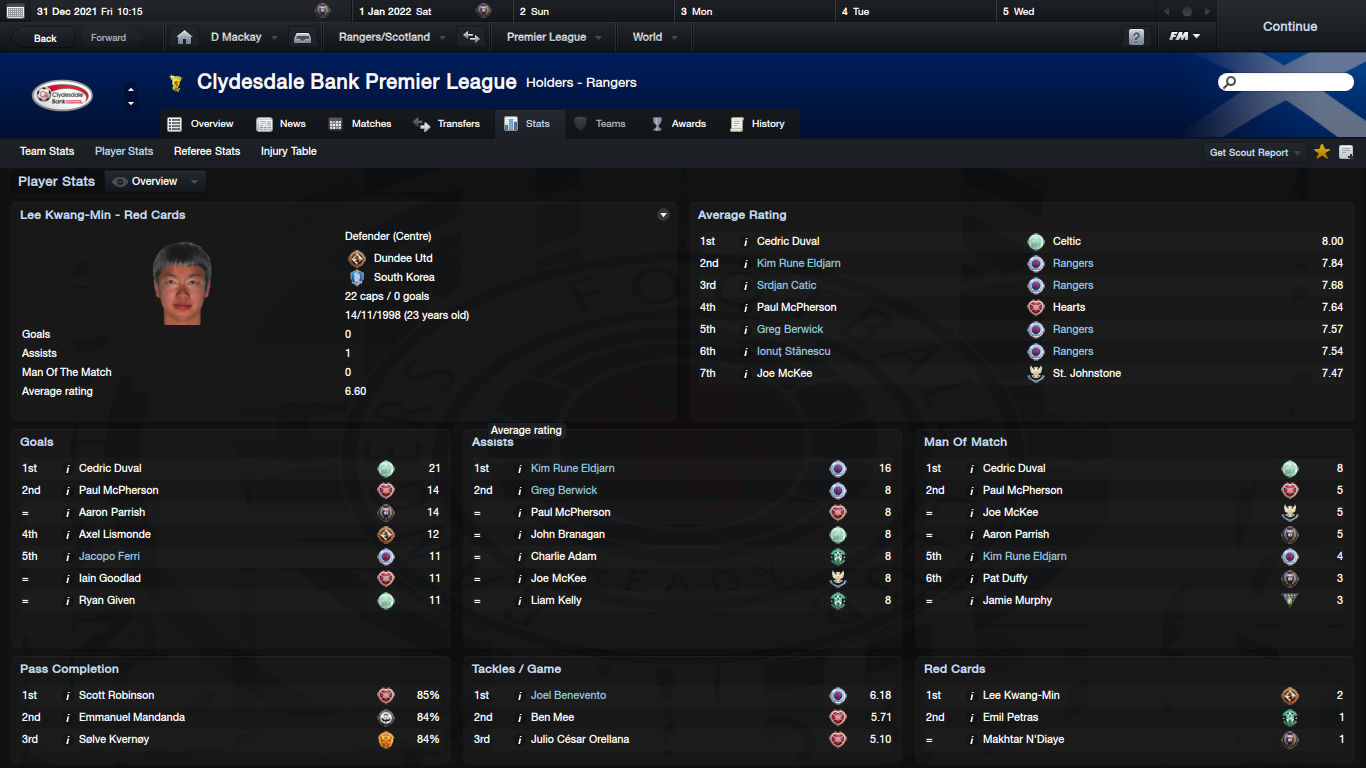Image resolution: width=1366 pixels, height=768 pixels.
Task: View the History tab
Action: coord(758,124)
